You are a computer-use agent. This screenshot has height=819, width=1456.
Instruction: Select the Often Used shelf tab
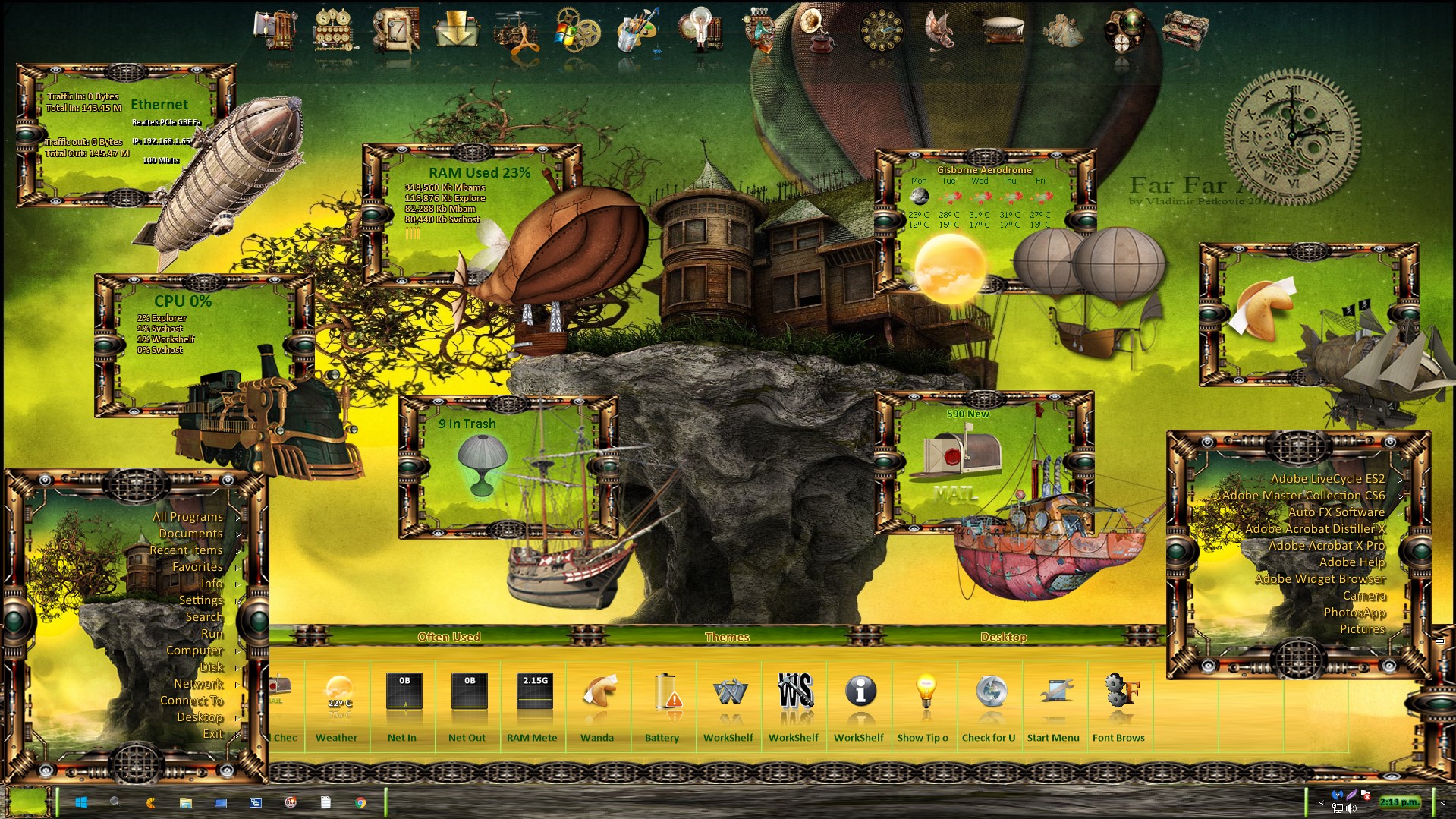[448, 637]
